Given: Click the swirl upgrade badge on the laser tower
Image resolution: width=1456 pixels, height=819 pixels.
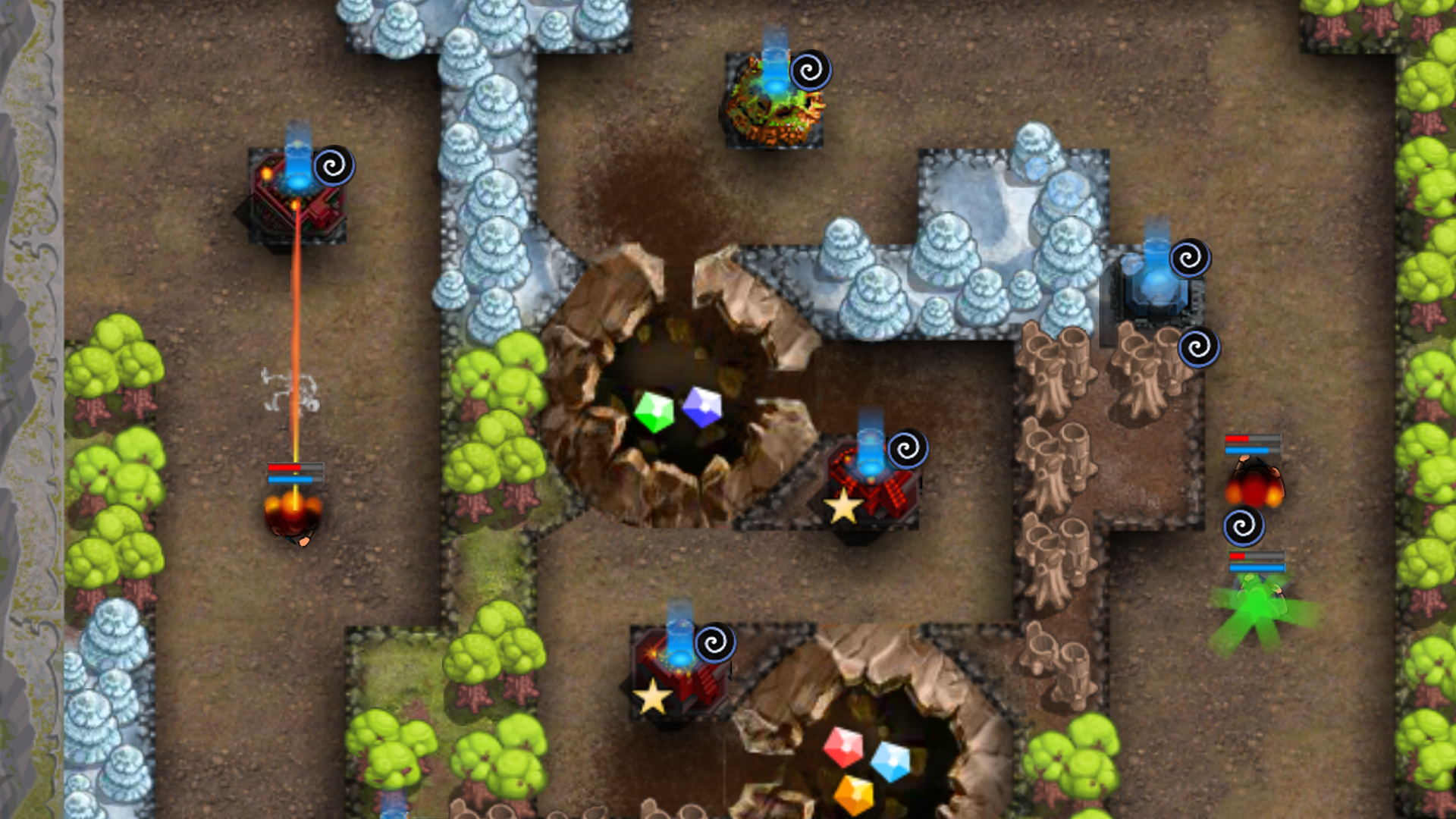Looking at the screenshot, I should [334, 164].
